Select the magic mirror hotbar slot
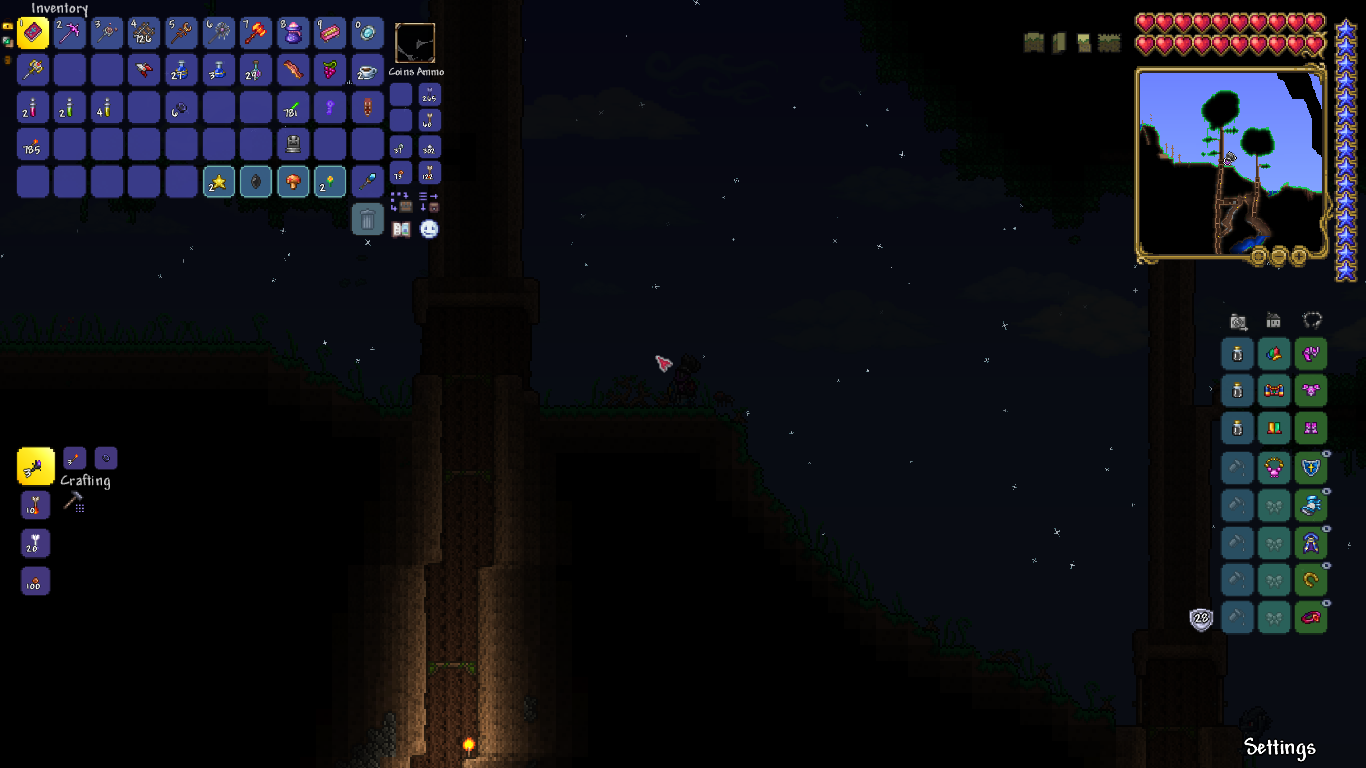Viewport: 1366px width, 768px height. [x=367, y=33]
